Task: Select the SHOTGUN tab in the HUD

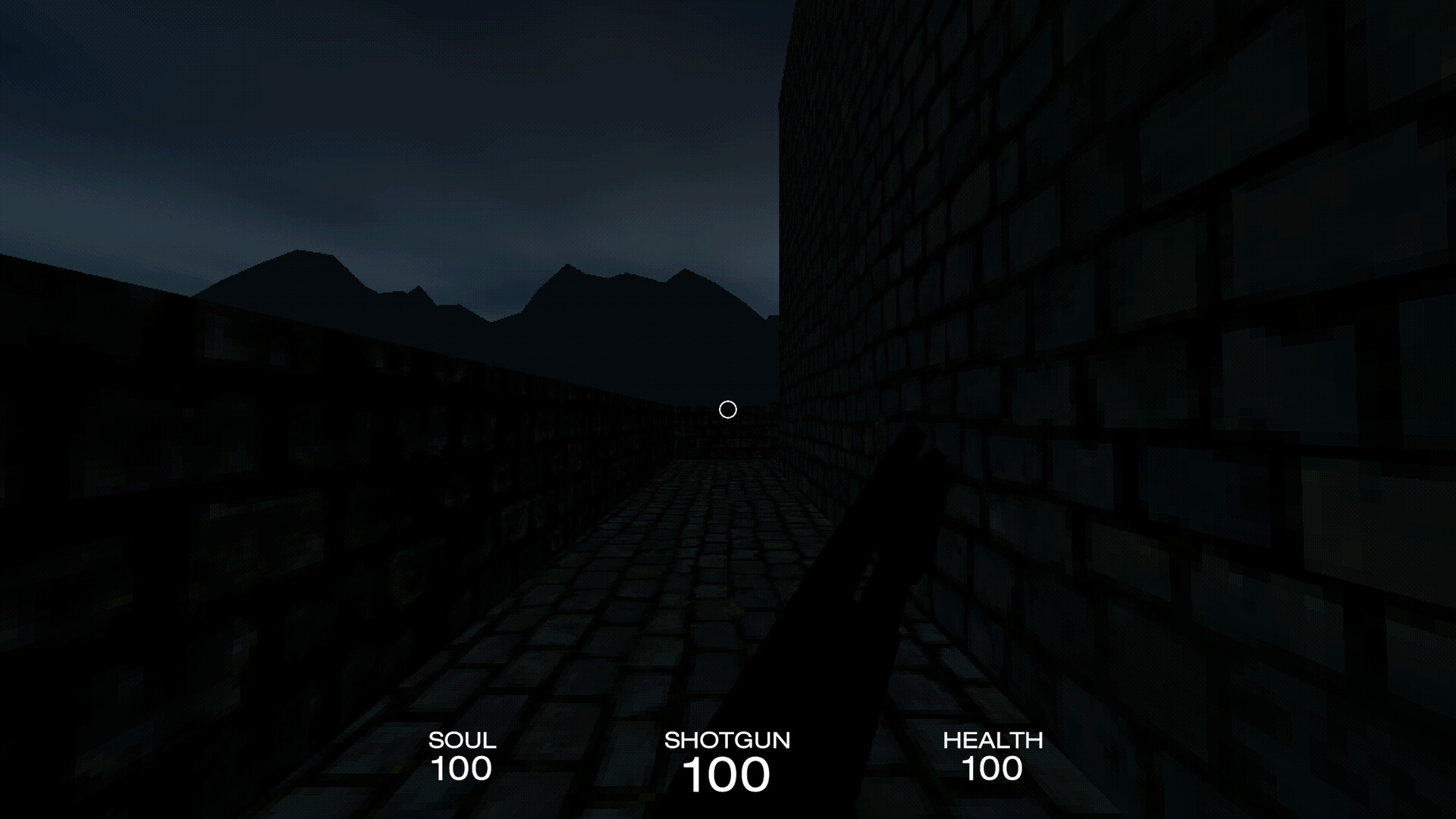Action: click(728, 740)
